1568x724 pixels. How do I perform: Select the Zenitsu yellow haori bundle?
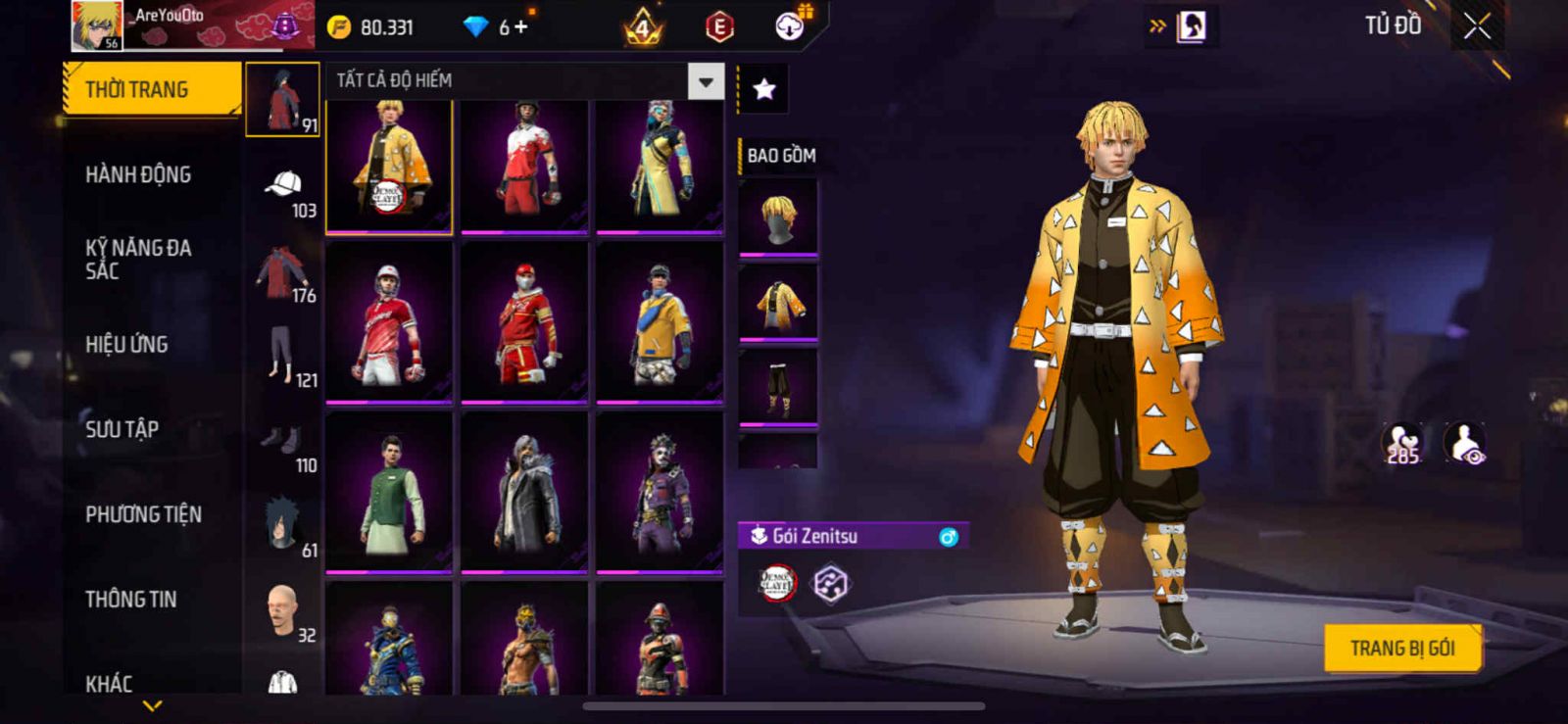pyautogui.click(x=389, y=167)
